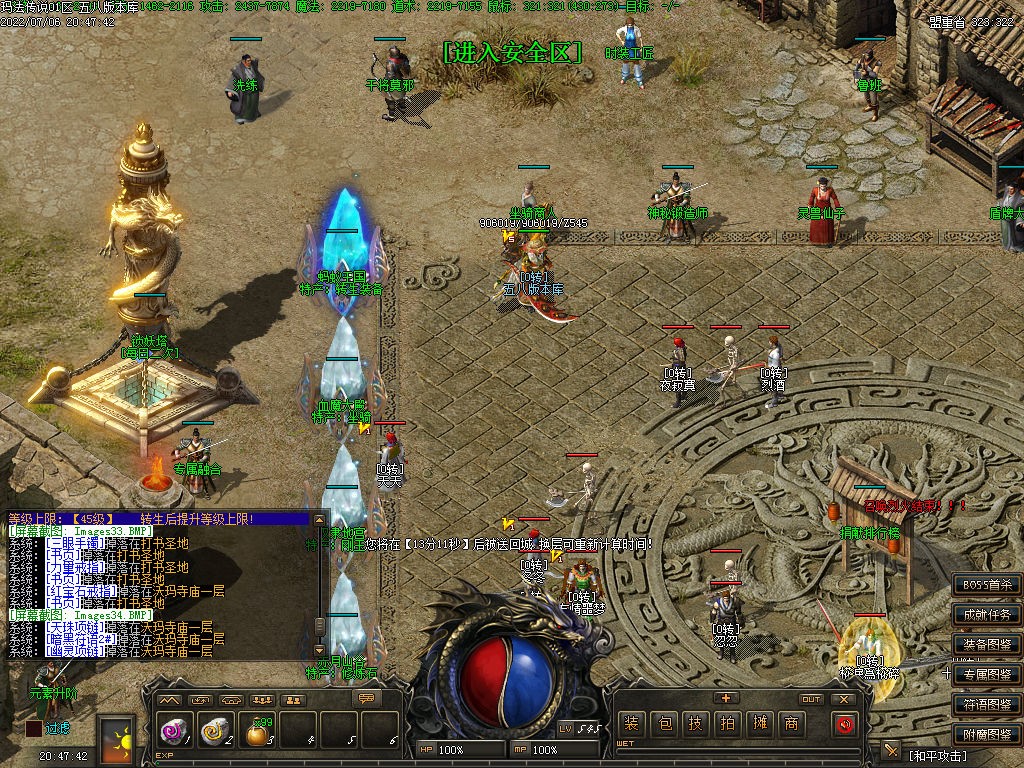Click the crossed swords attack mode icon
Screen dimensions: 1024x768
891,750
